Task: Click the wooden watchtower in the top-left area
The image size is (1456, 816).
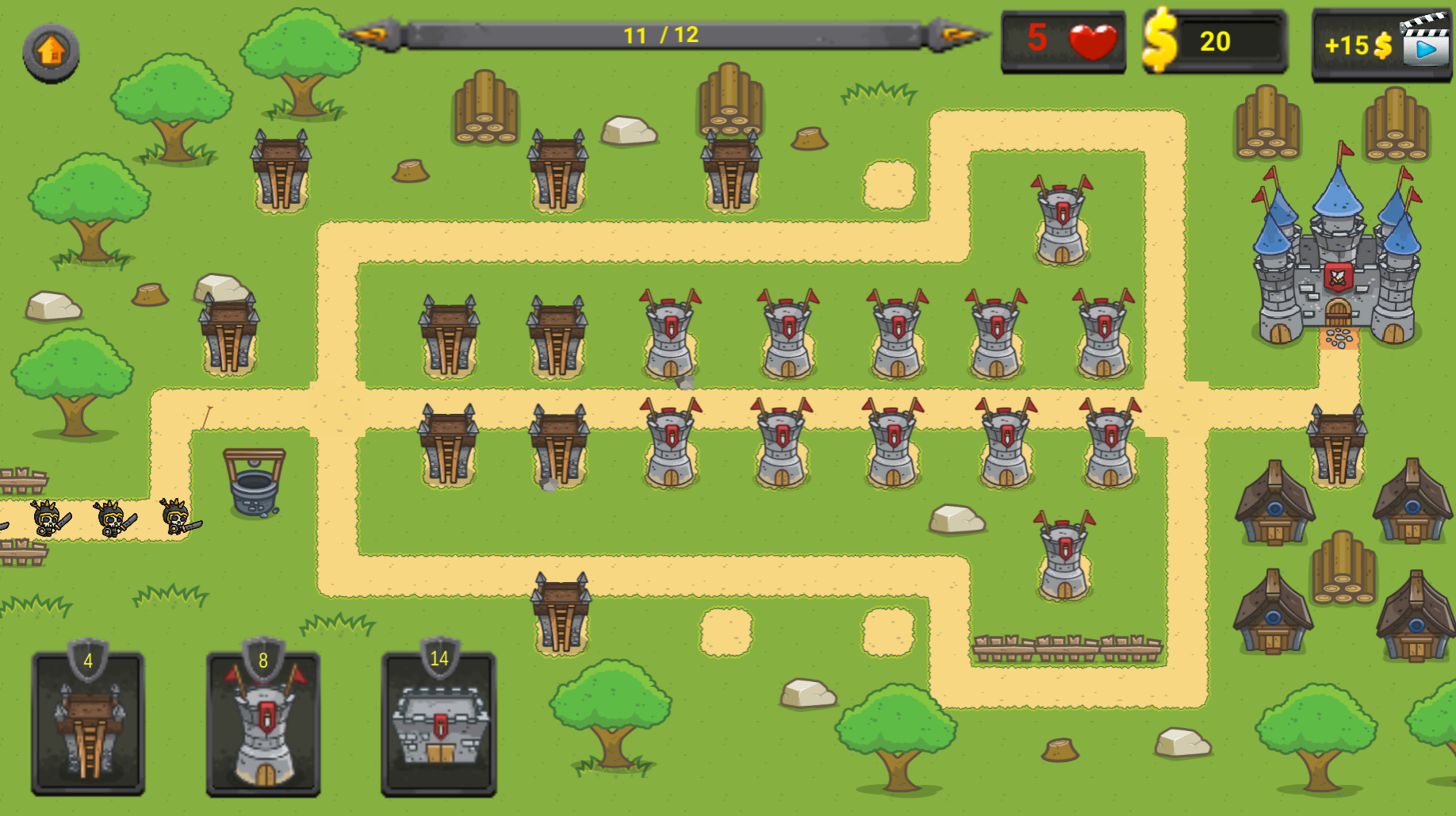Action: (x=279, y=170)
